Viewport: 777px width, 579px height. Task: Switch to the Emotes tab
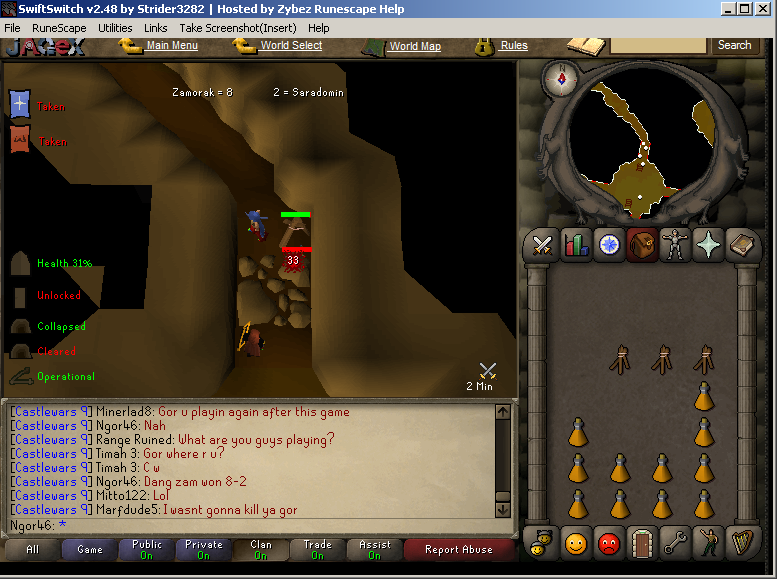pos(708,543)
